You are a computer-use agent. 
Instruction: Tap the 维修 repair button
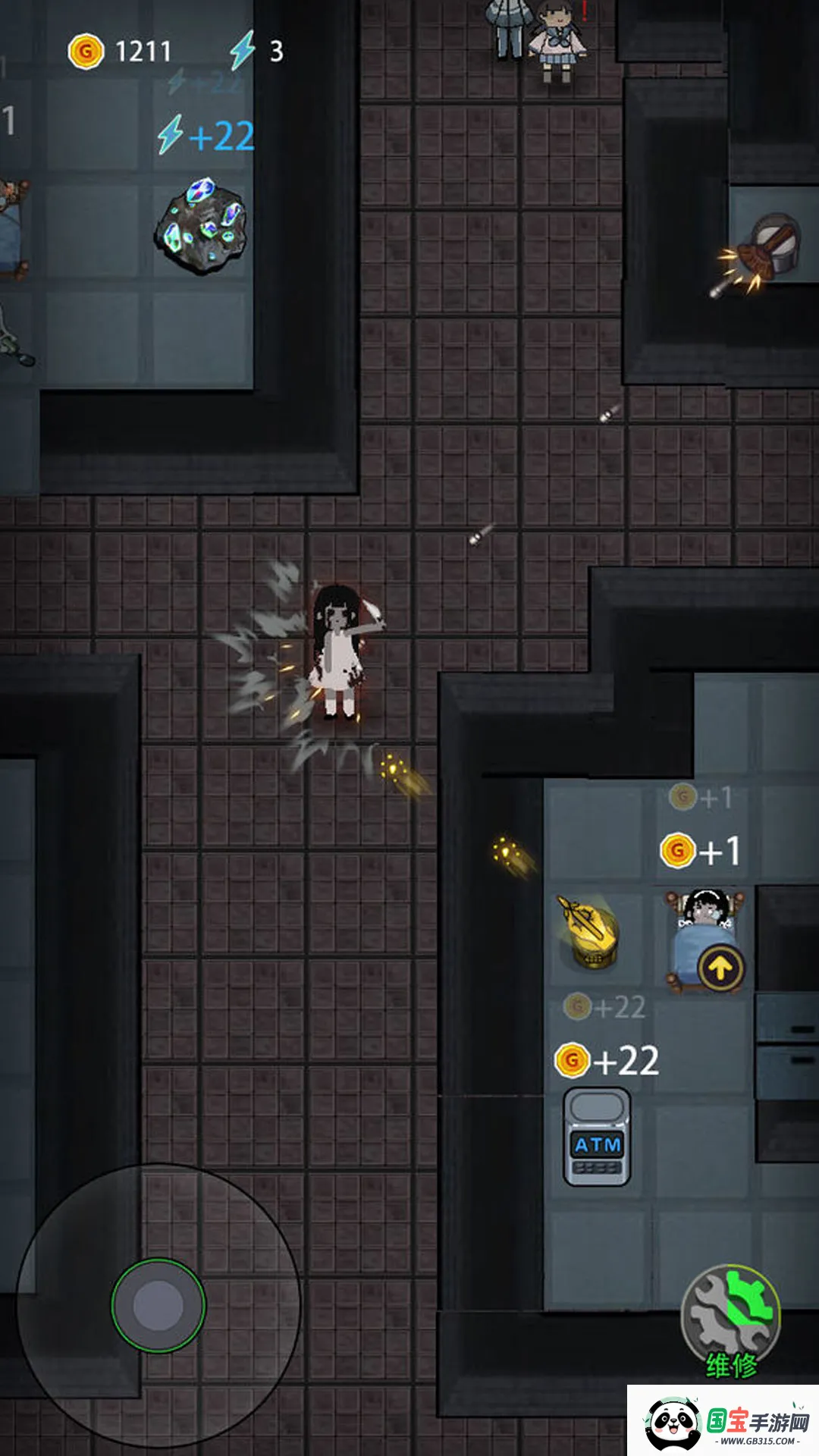(730, 1318)
